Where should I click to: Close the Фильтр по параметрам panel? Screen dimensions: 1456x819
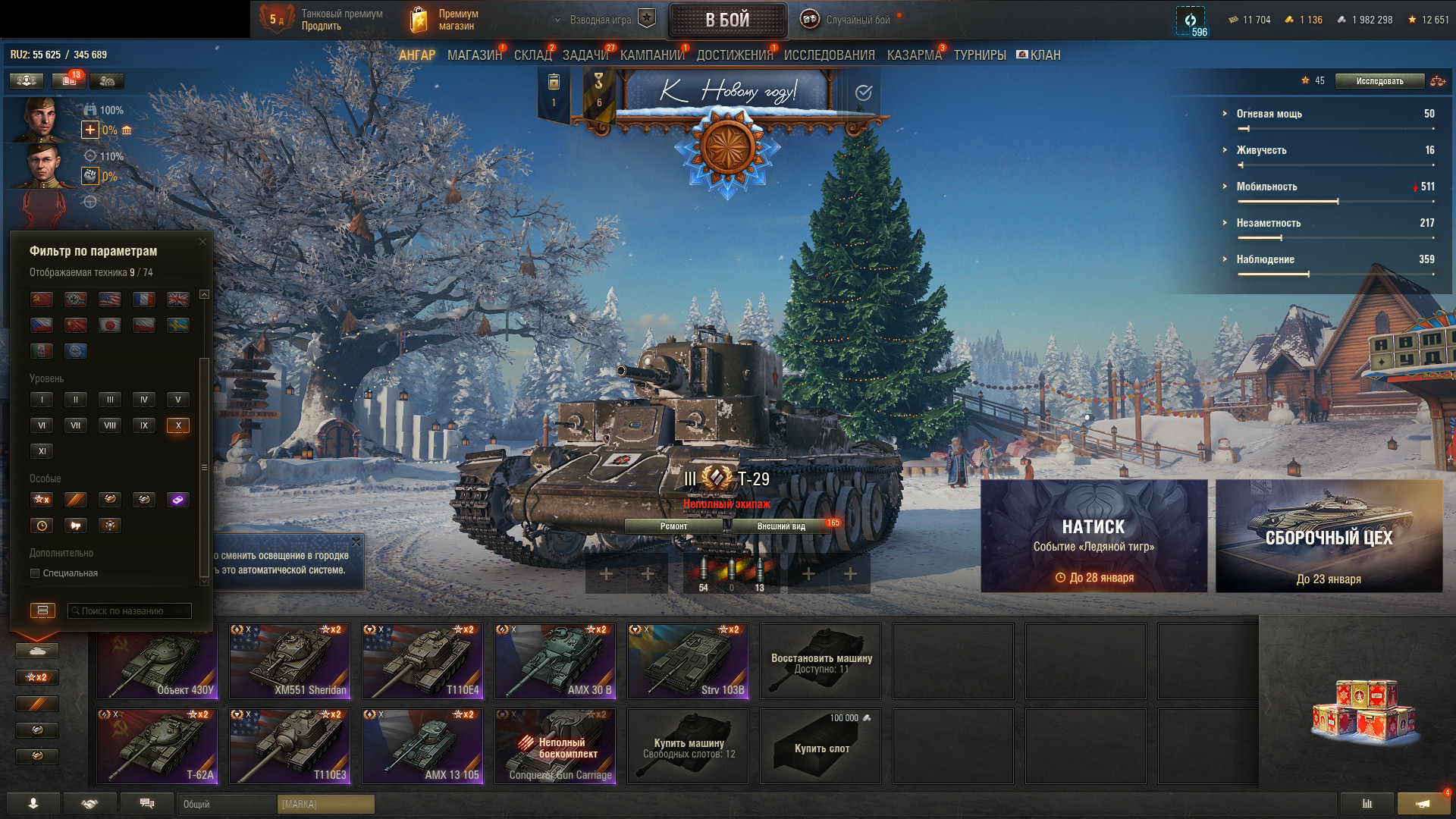[x=202, y=242]
